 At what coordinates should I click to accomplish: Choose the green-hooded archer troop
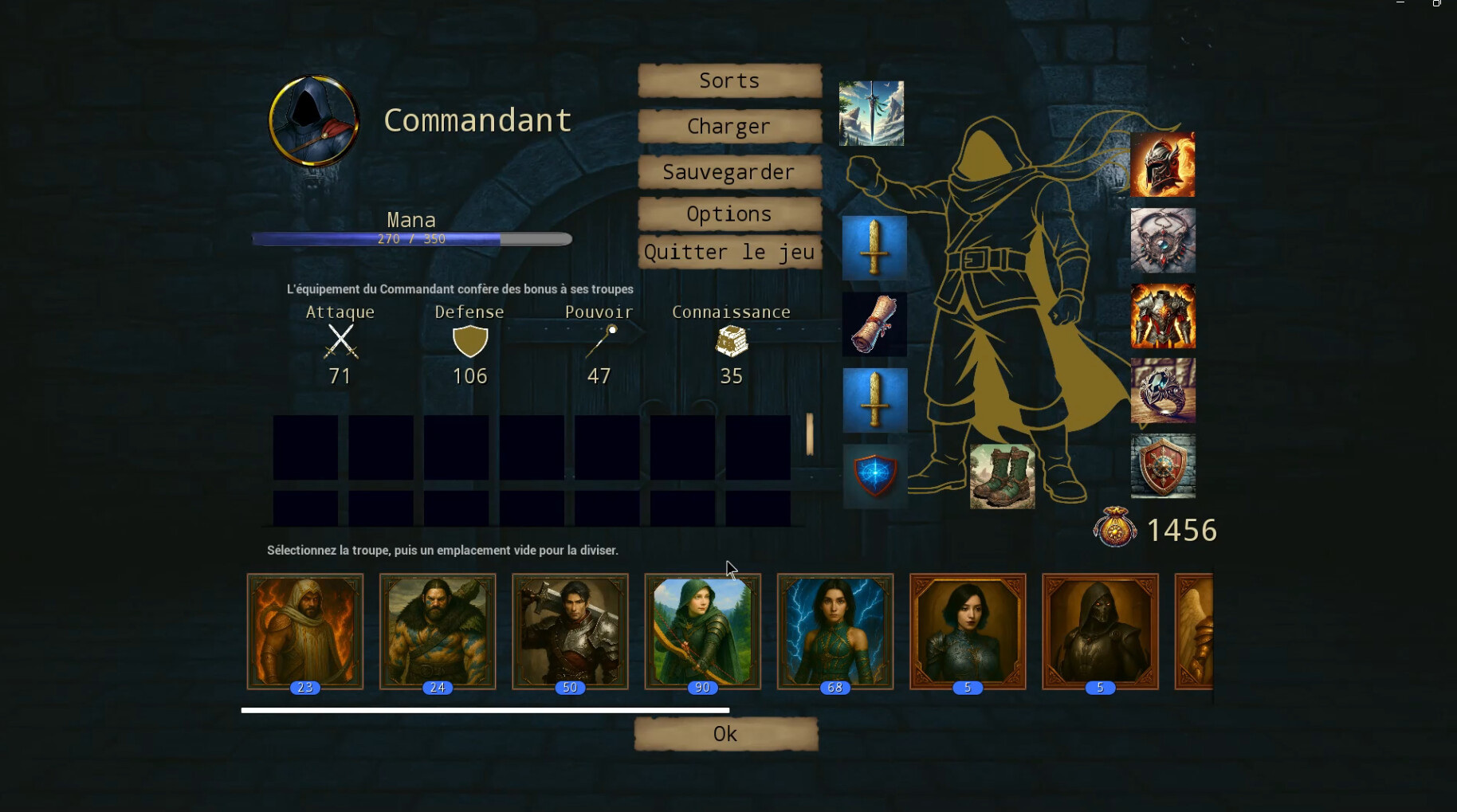pos(702,630)
